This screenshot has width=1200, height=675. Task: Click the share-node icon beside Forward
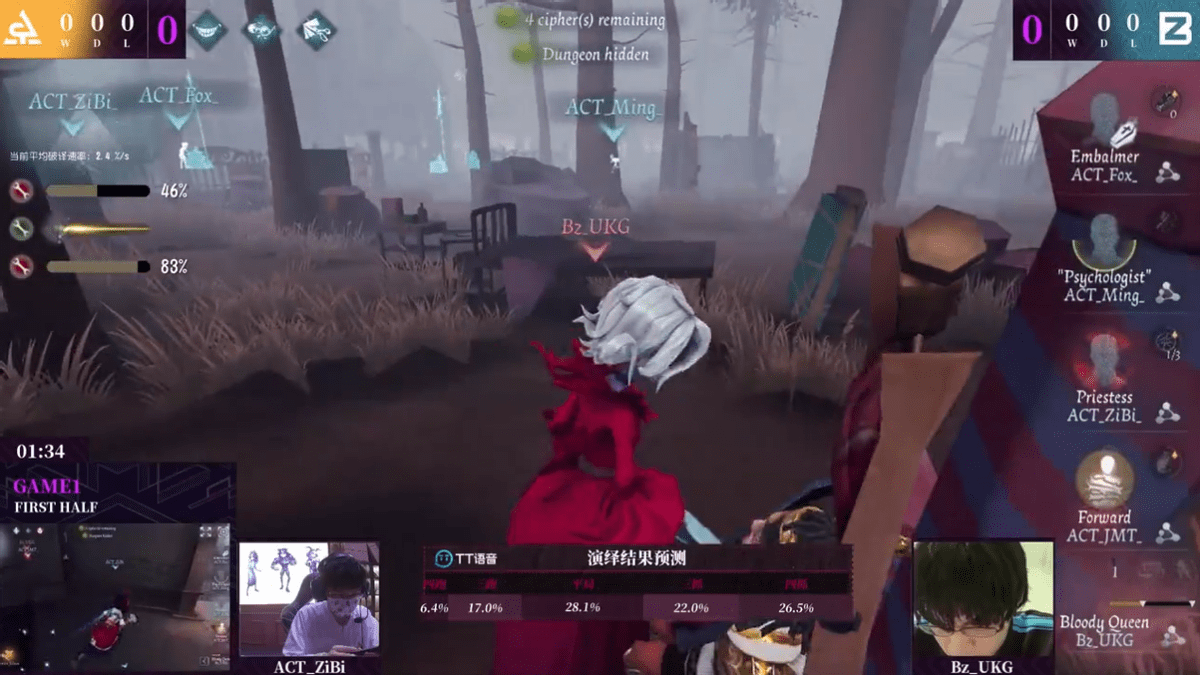[x=1166, y=533]
